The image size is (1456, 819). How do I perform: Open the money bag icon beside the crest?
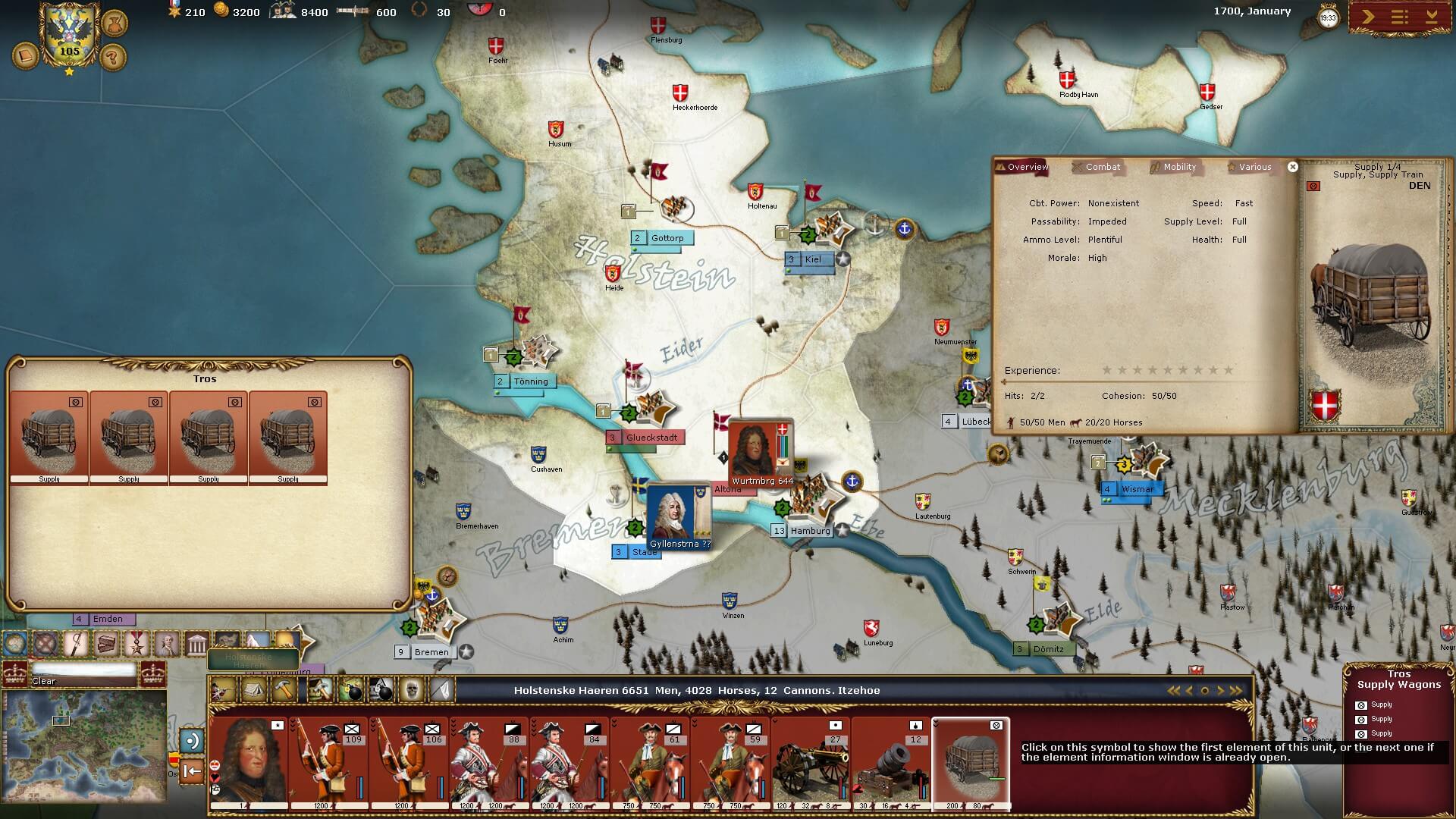click(x=114, y=23)
